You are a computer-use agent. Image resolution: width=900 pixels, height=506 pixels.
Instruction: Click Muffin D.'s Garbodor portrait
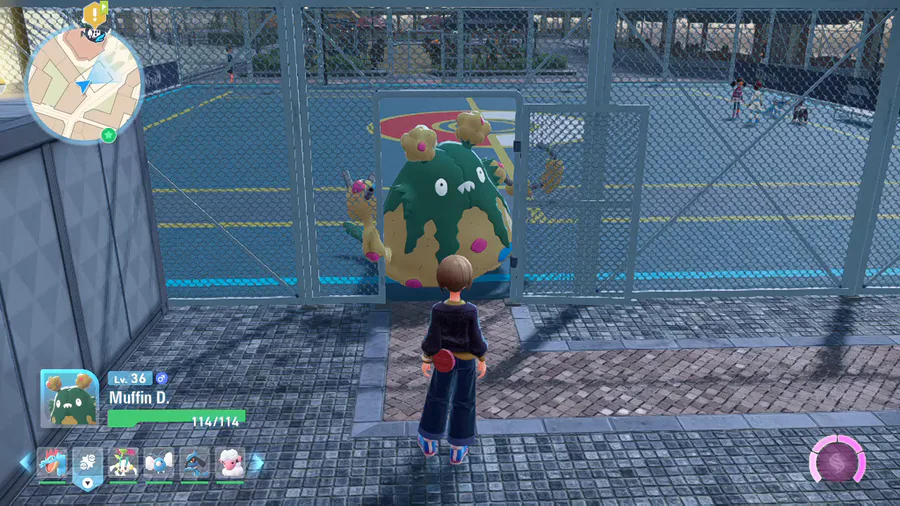[x=68, y=398]
